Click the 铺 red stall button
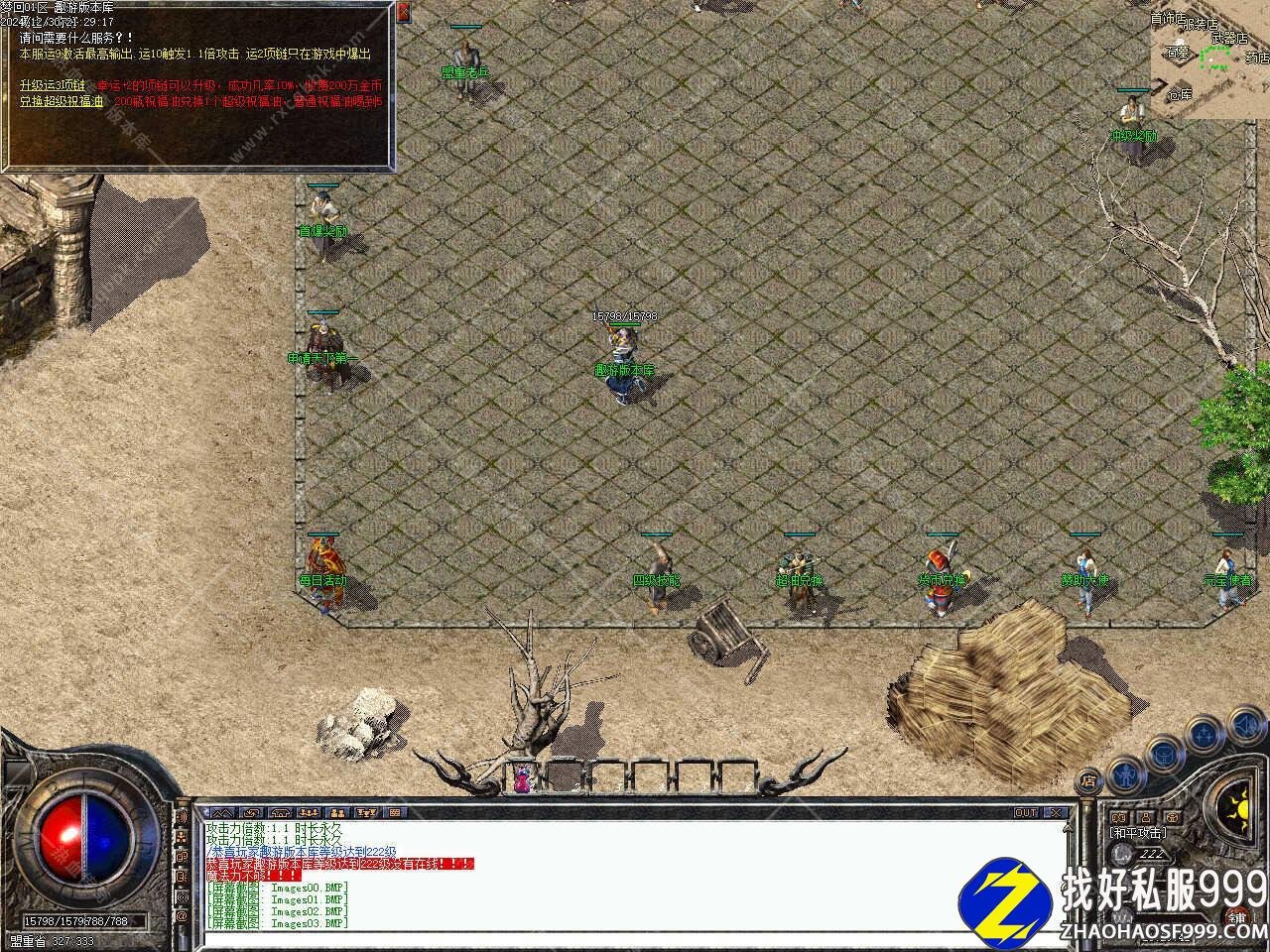 click(1237, 917)
